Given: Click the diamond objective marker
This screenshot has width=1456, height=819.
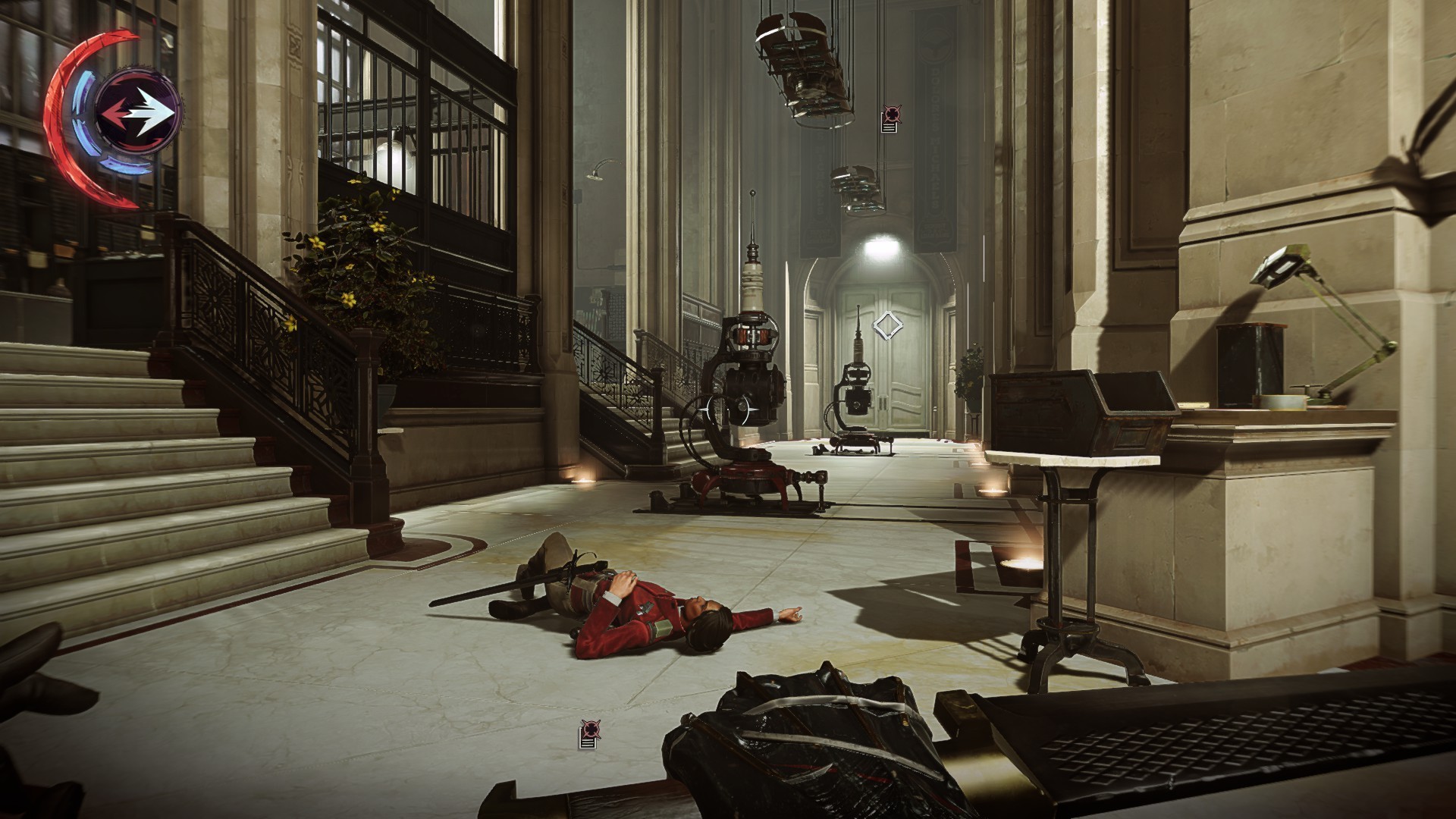Looking at the screenshot, I should 886,325.
